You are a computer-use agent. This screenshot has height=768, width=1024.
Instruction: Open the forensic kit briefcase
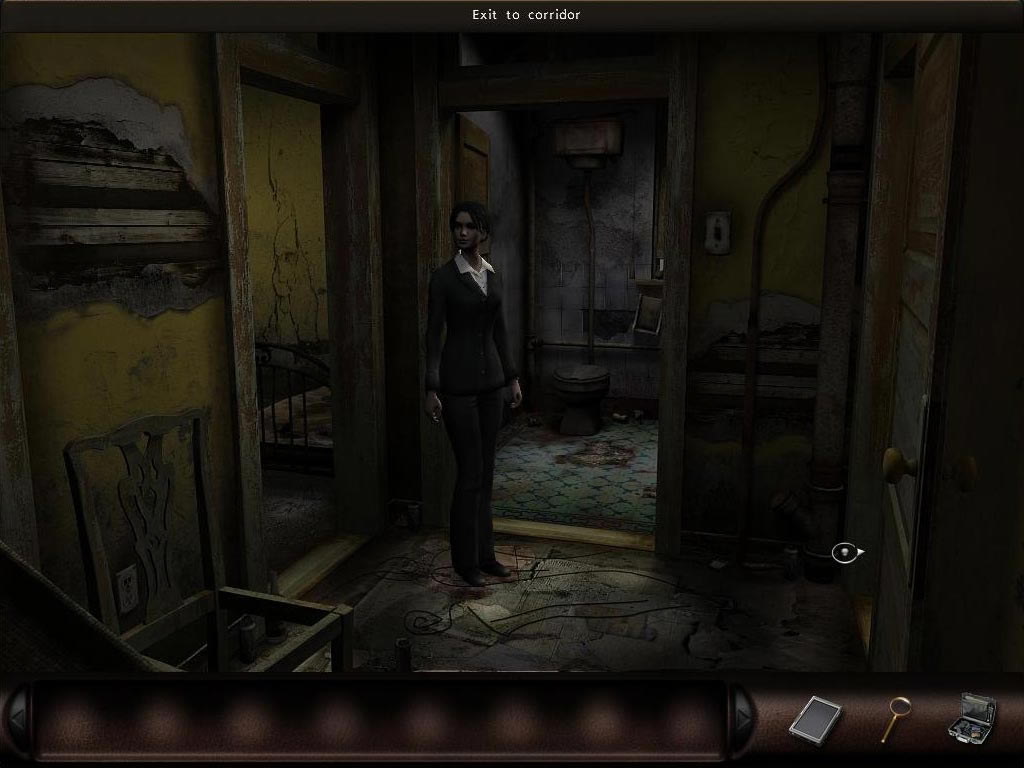tap(971, 717)
